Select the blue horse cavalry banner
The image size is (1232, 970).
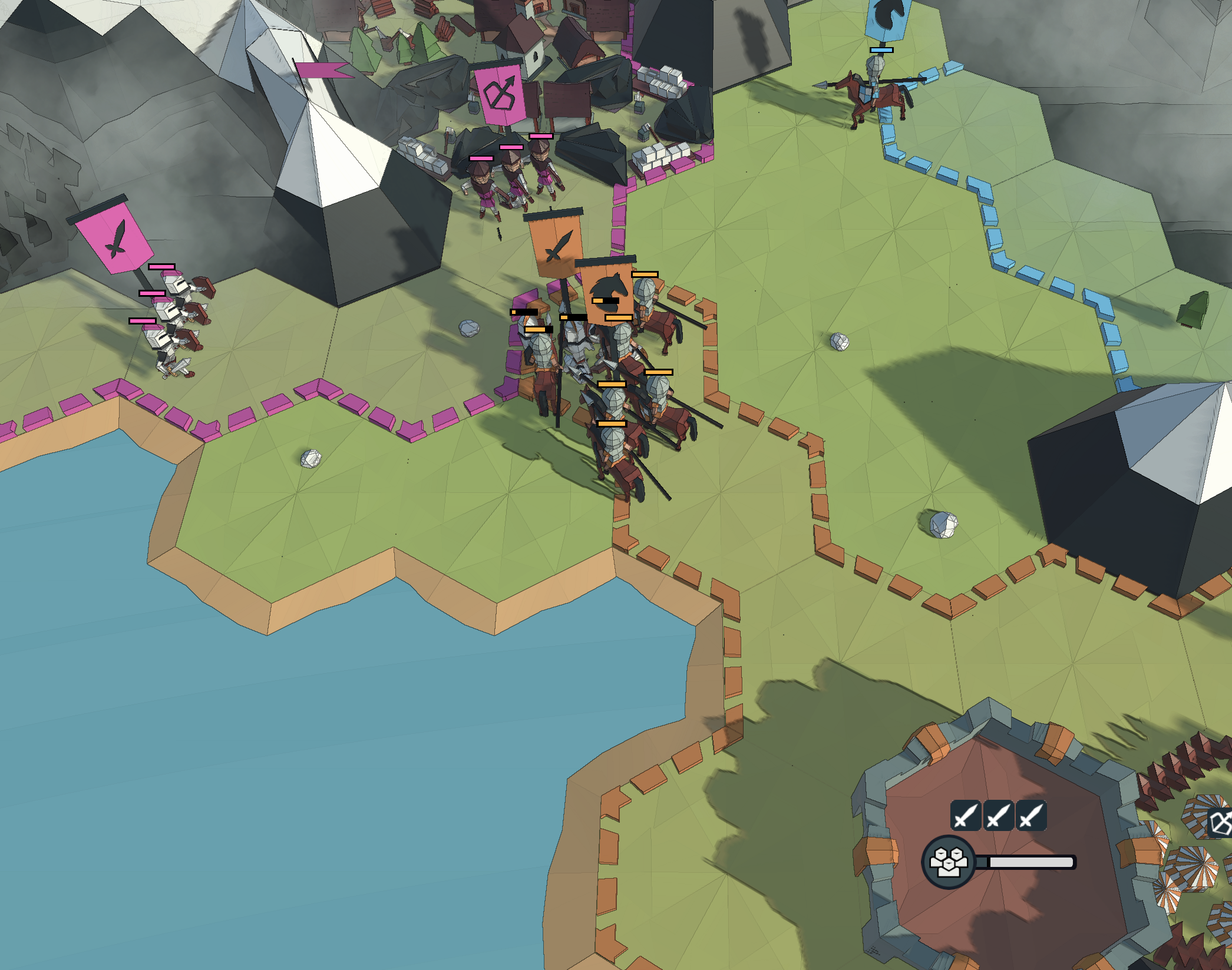coord(889,18)
